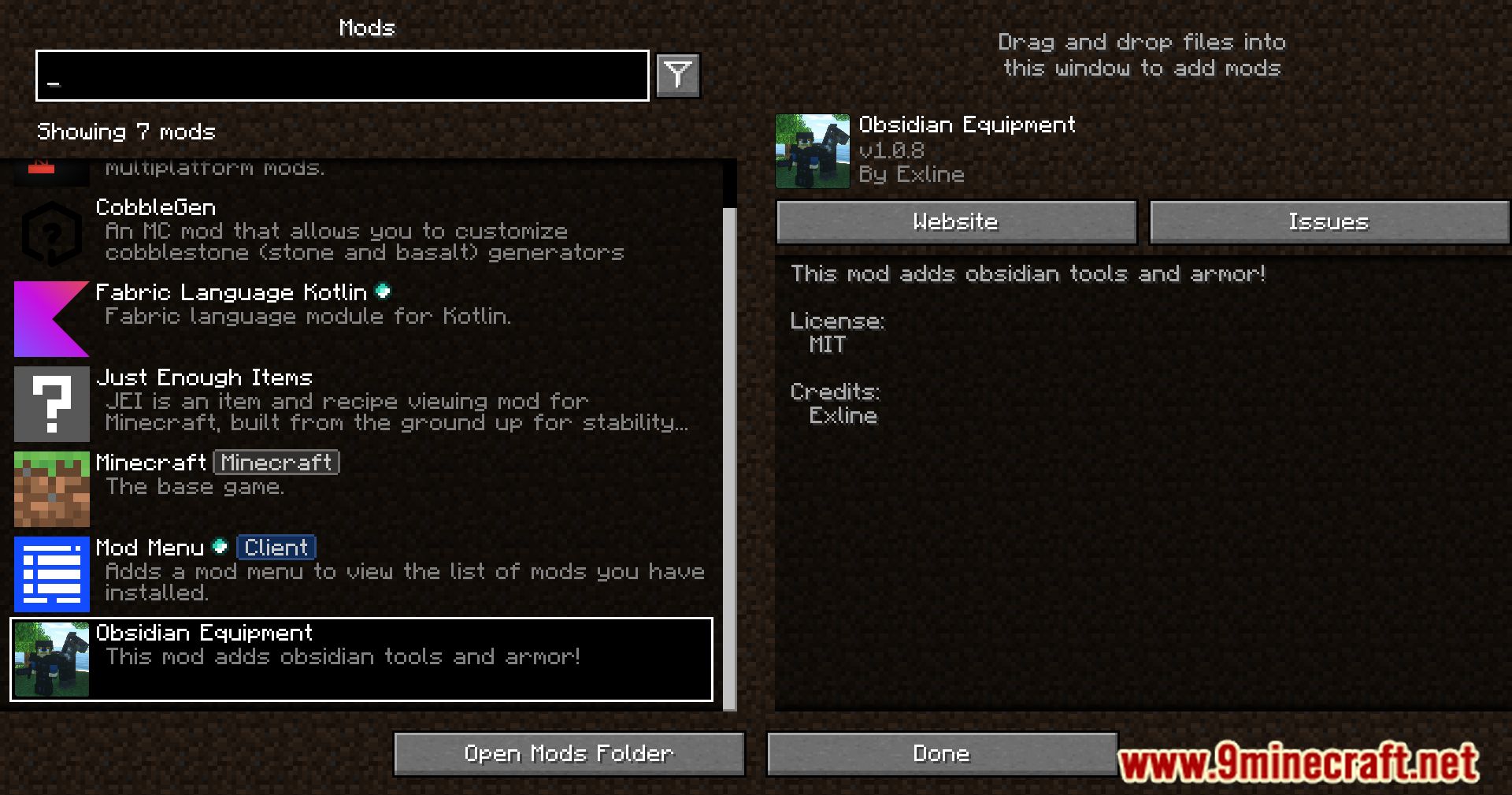Click the Just Enough Items question mark icon
Viewport: 1512px width, 795px height.
(50, 403)
